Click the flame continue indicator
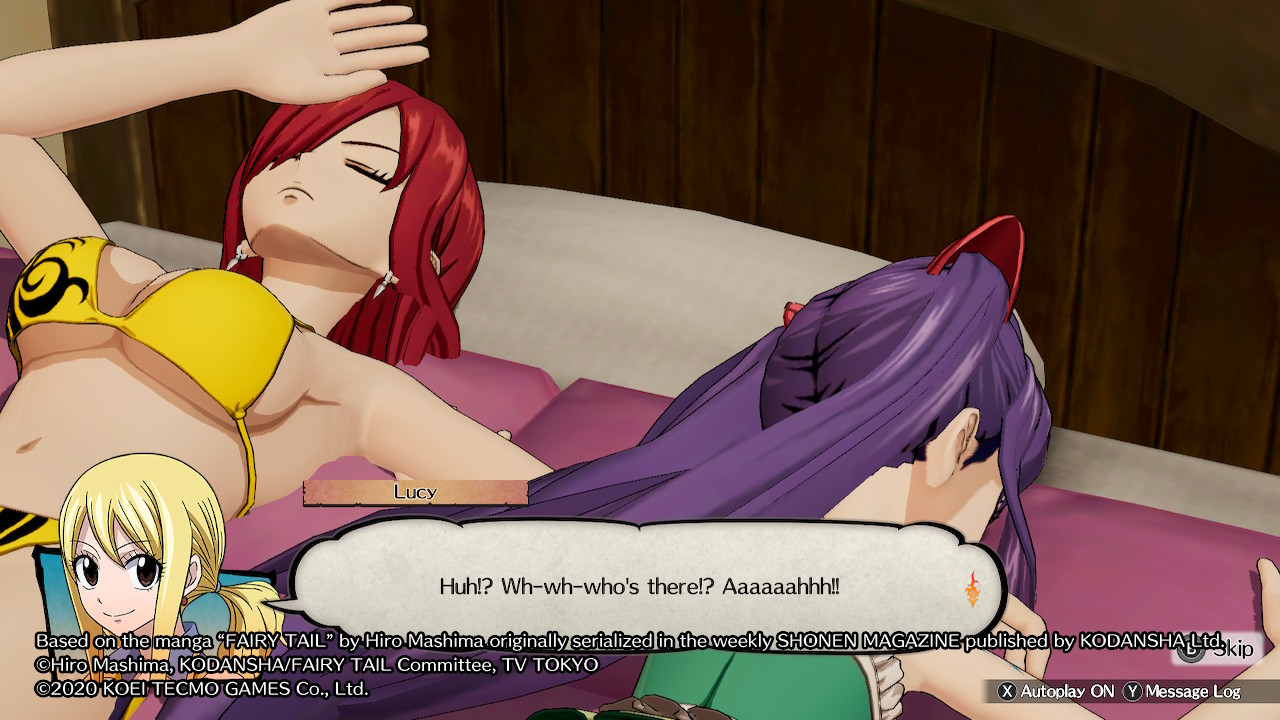The image size is (1280, 720). pos(972,589)
